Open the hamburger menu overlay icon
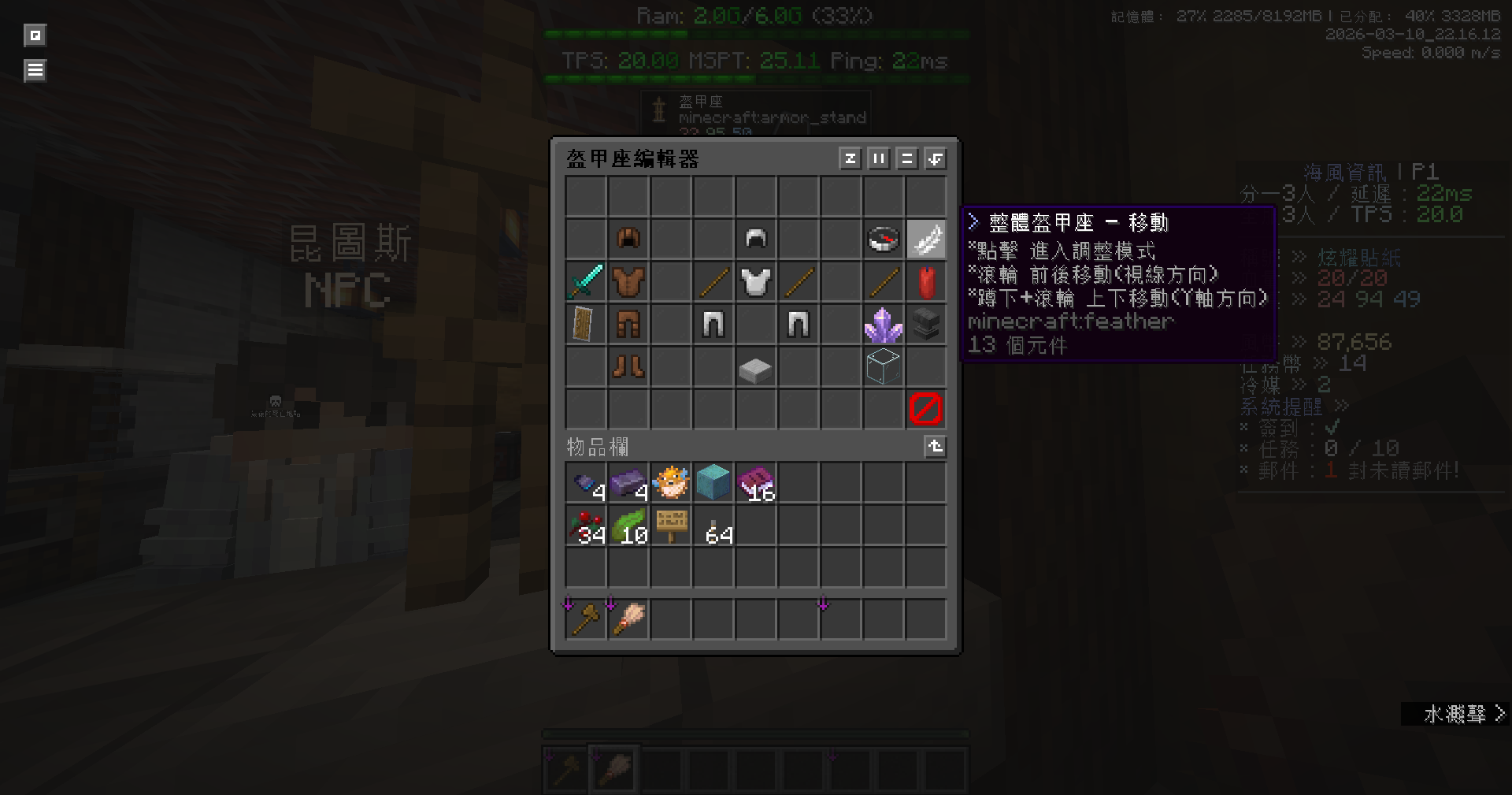This screenshot has width=1512, height=795. point(35,71)
